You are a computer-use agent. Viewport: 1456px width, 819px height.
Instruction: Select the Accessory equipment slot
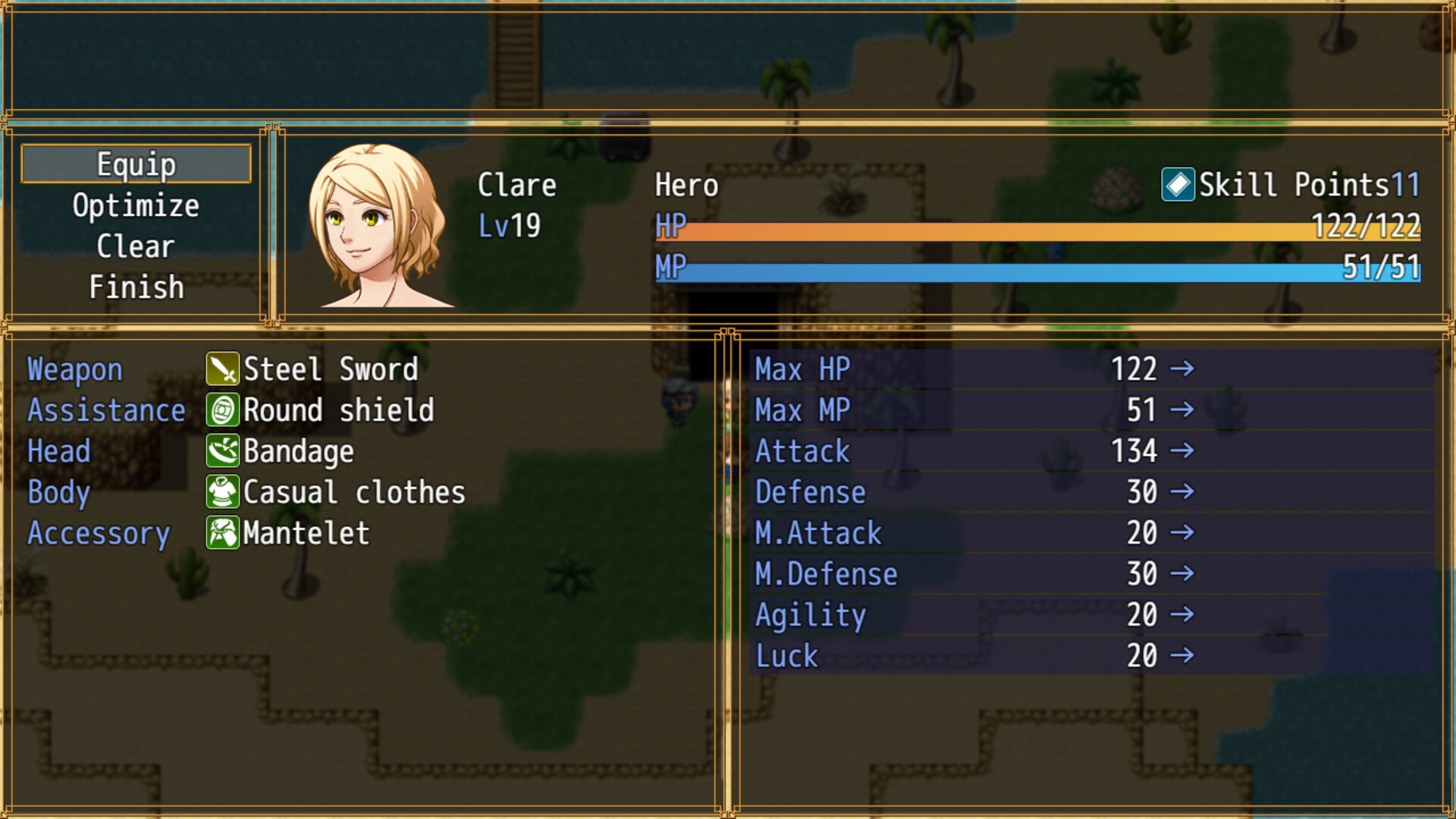point(99,533)
